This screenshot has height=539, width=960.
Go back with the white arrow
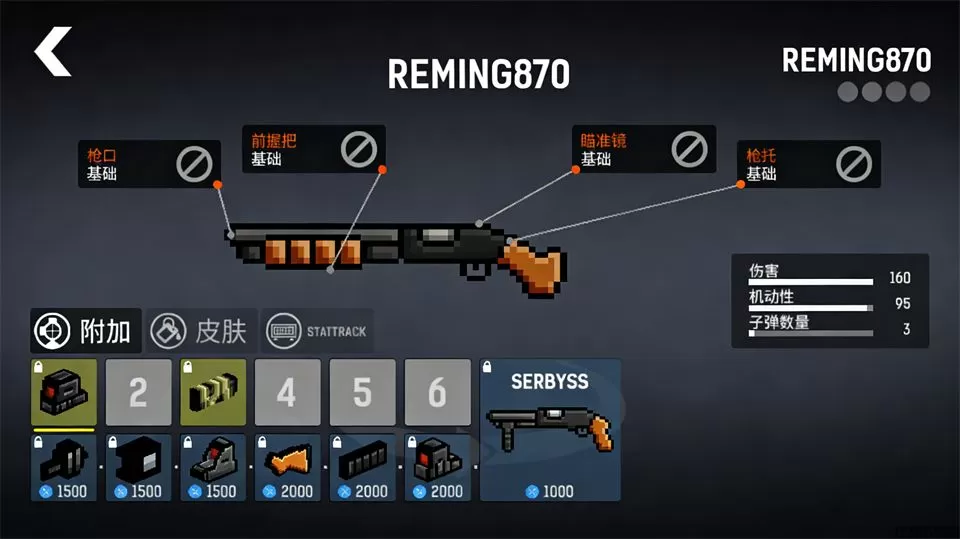tap(53, 52)
